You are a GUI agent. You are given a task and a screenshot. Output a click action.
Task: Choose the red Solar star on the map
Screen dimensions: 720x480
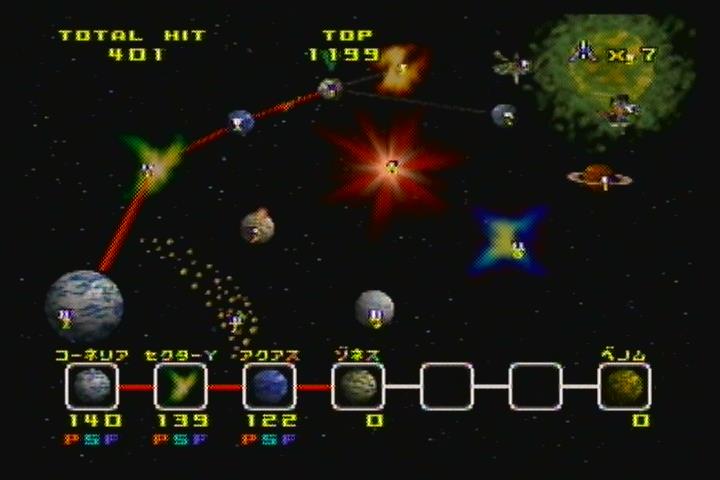click(x=390, y=163)
